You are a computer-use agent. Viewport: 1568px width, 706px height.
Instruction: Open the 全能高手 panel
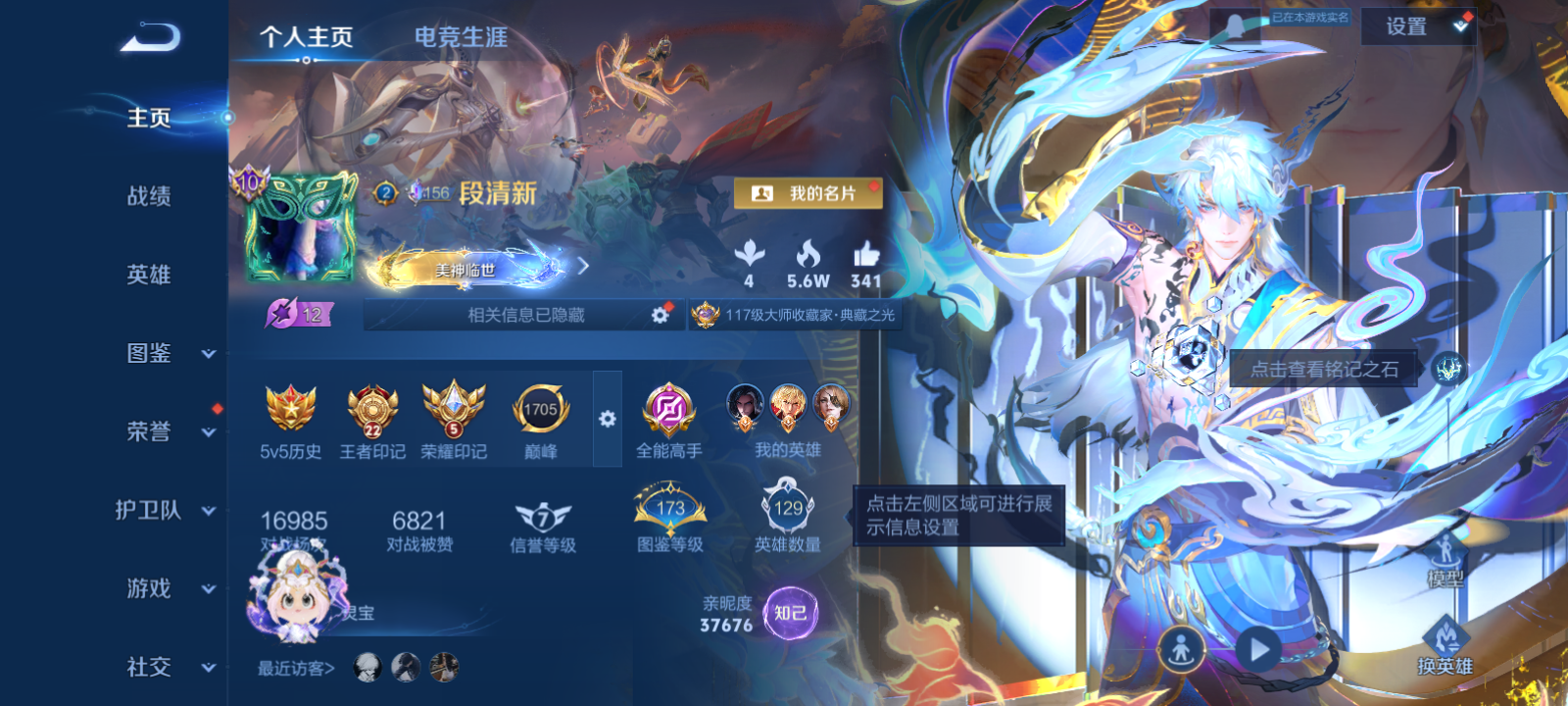[x=670, y=410]
